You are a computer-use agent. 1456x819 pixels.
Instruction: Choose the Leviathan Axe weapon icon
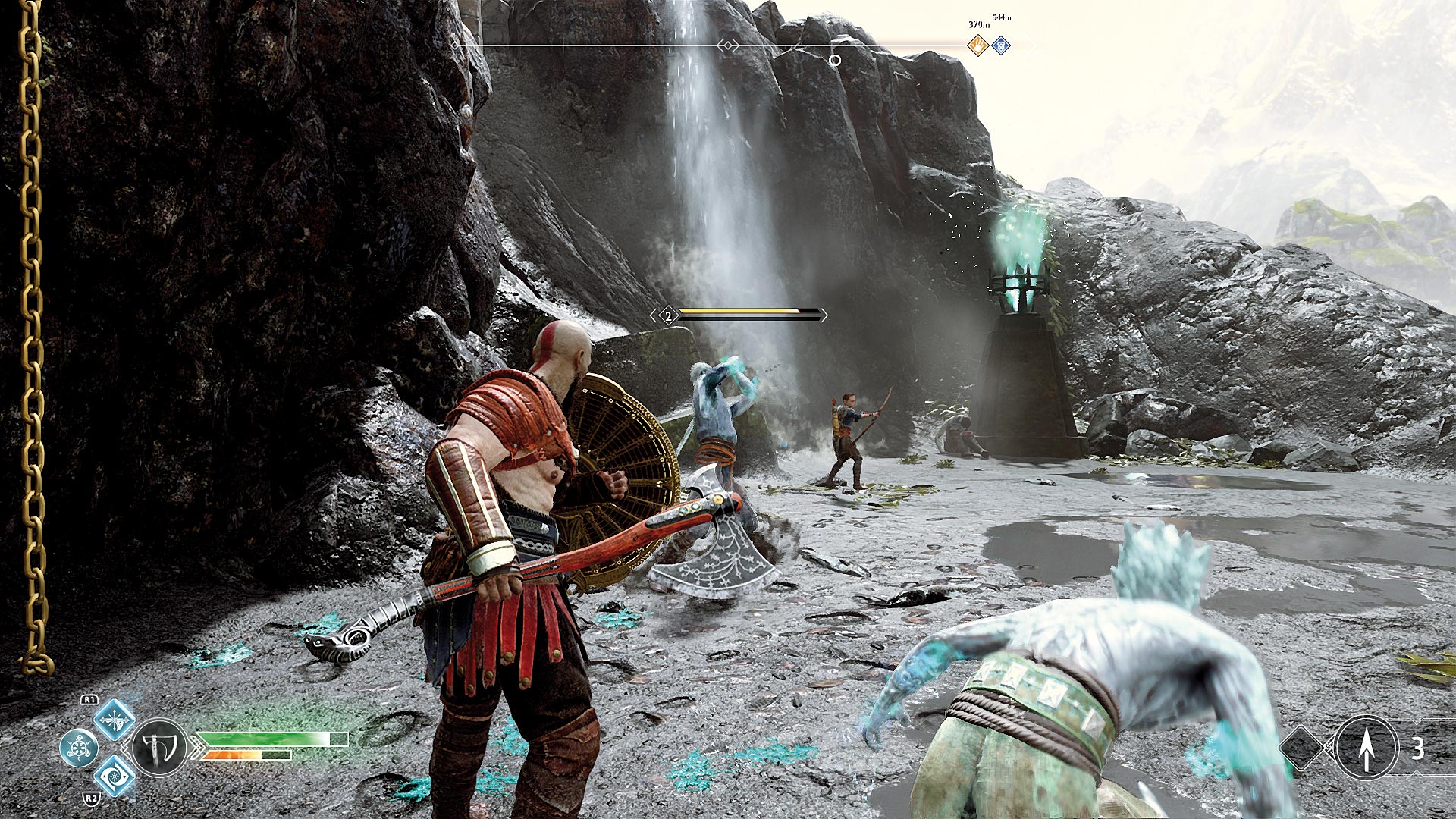[160, 748]
